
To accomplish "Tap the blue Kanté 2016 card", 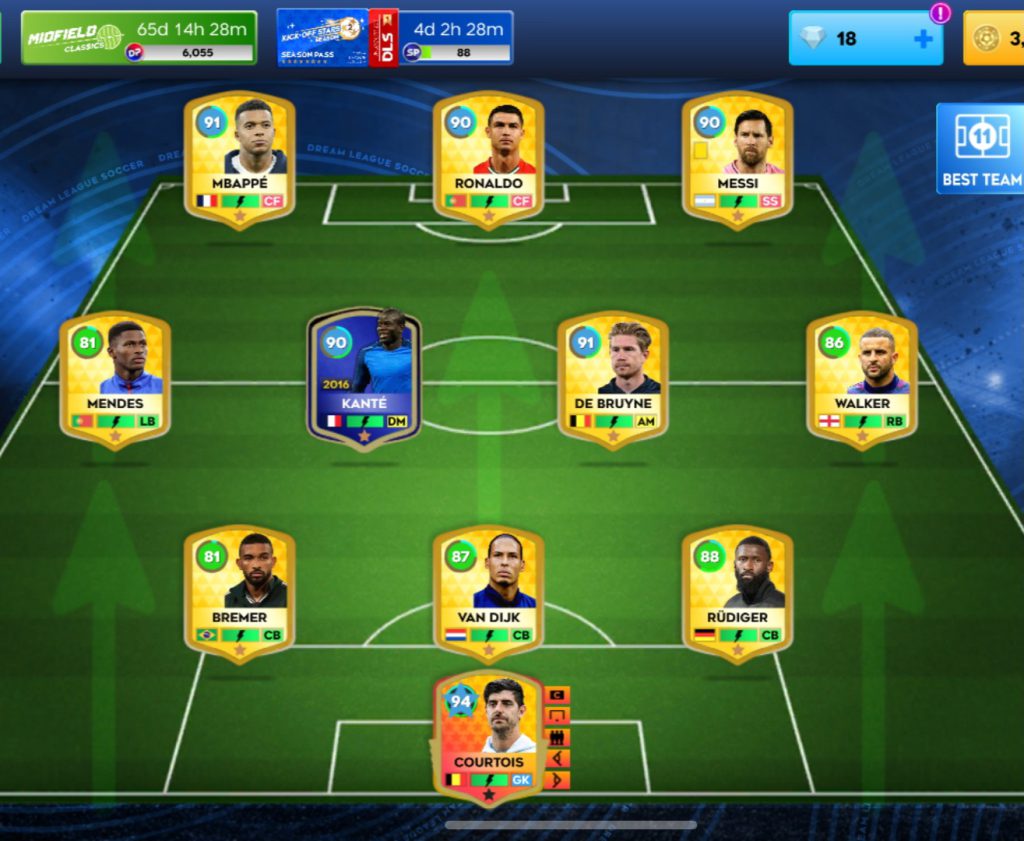I will click(x=364, y=378).
